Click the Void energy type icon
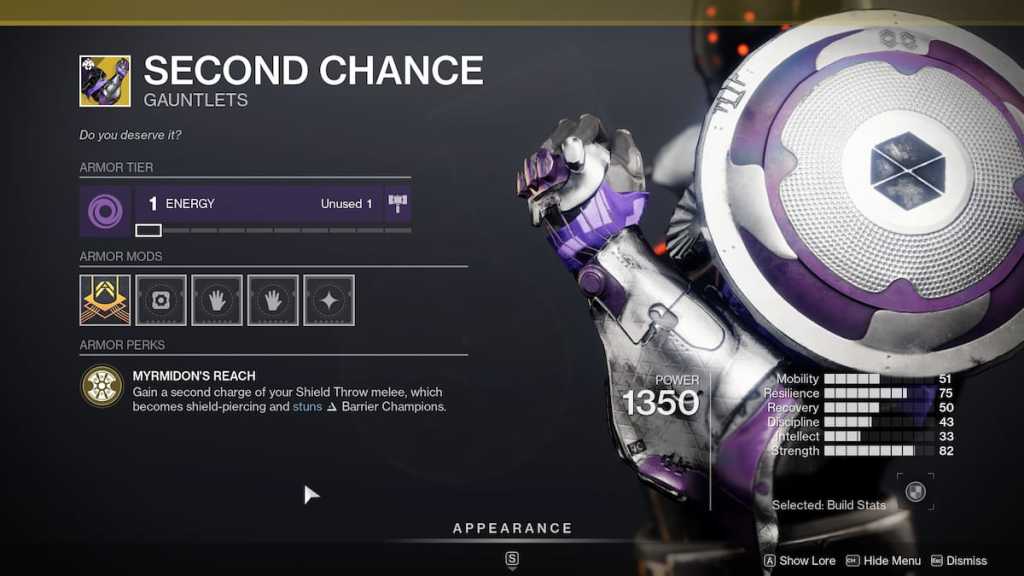 (x=103, y=209)
